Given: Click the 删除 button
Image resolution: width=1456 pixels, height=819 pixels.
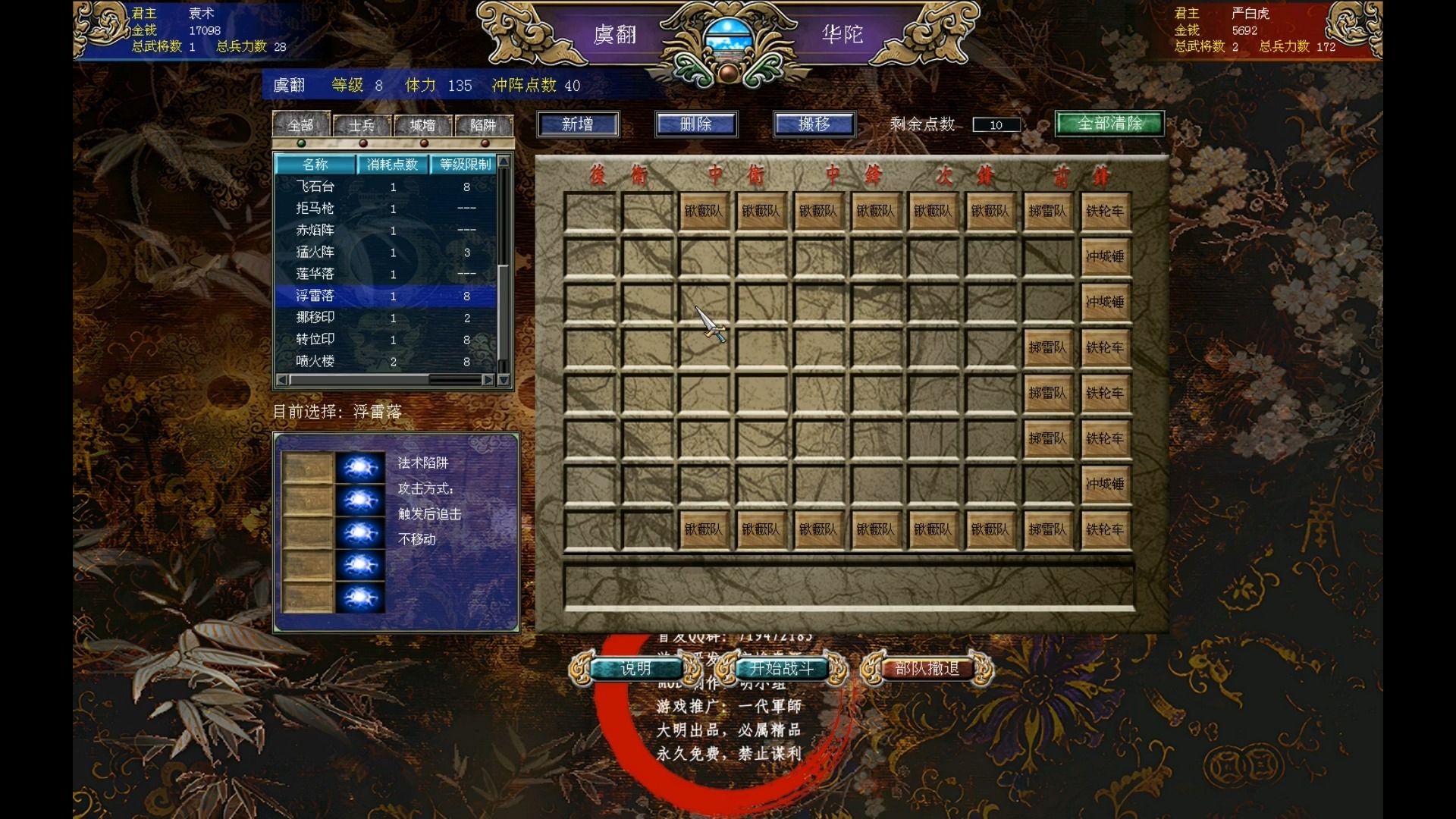Looking at the screenshot, I should [x=695, y=124].
